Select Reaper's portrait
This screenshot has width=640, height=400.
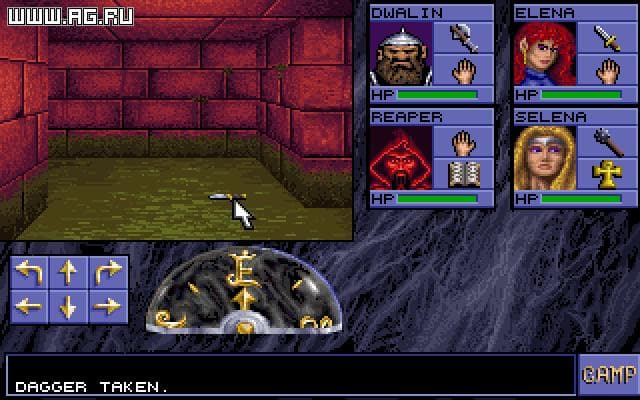[x=402, y=159]
